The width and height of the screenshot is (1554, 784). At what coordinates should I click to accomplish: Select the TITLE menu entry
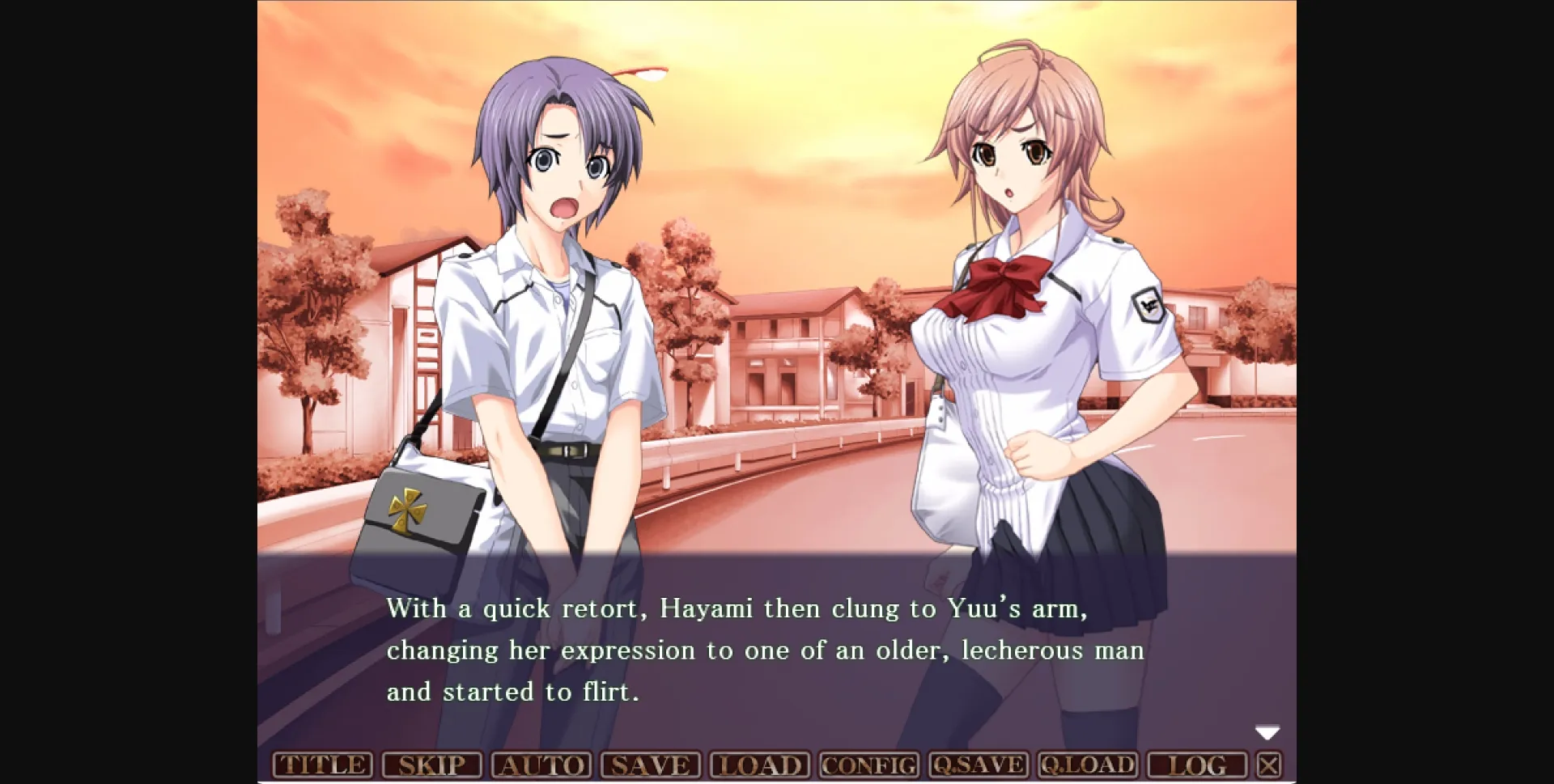322,763
